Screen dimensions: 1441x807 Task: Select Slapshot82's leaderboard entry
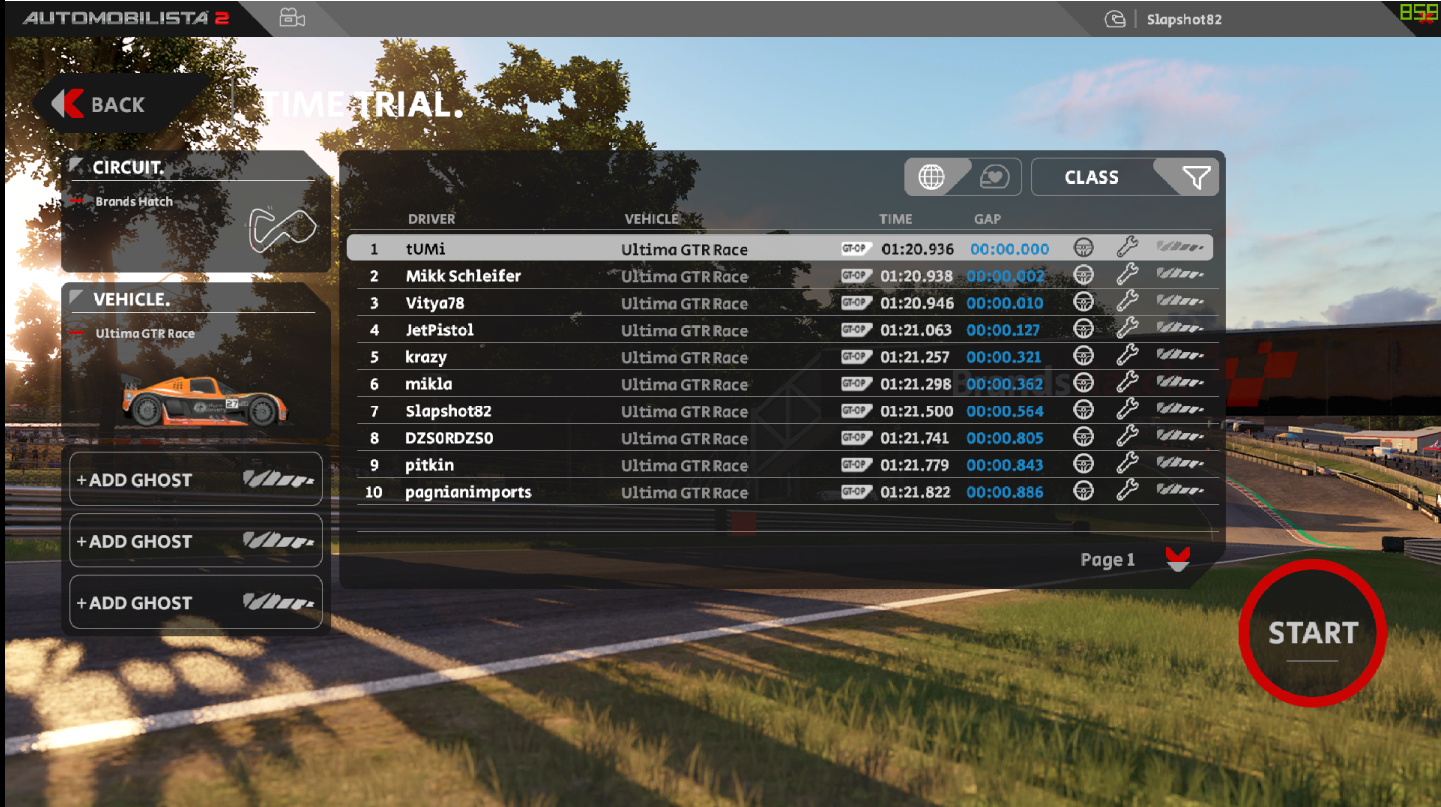tap(600, 411)
